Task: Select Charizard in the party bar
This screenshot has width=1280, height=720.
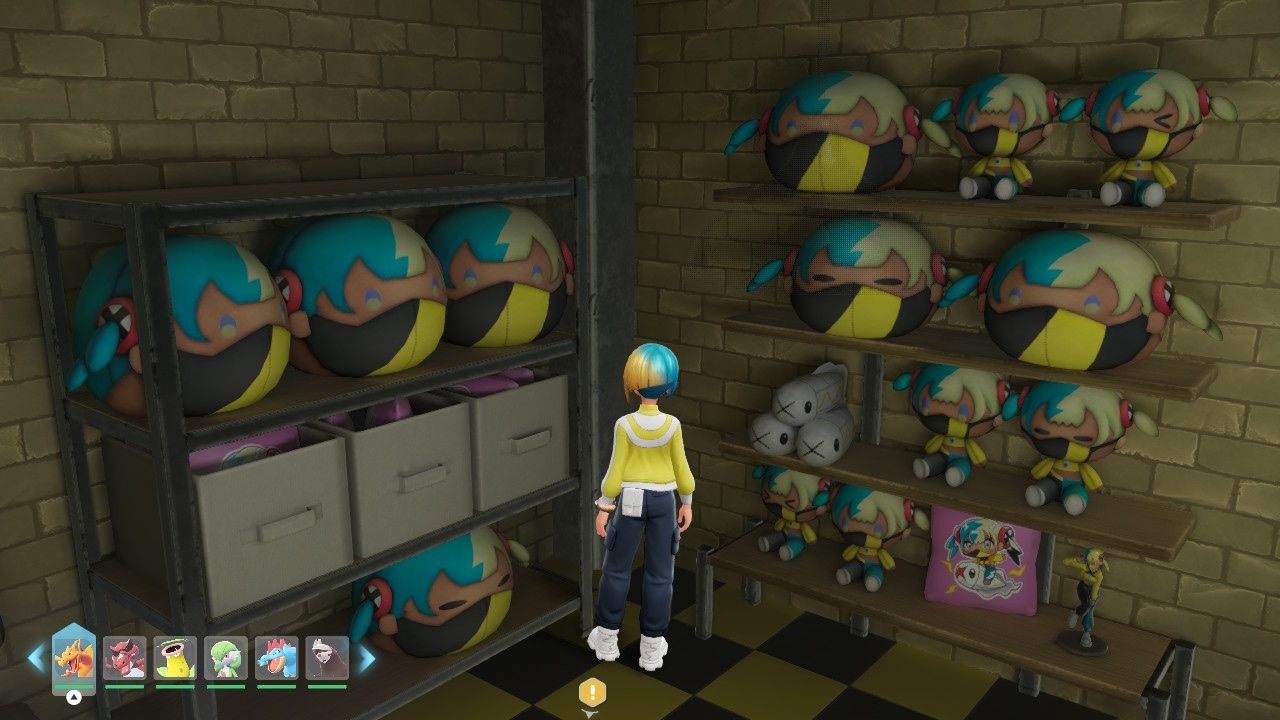Action: pos(74,659)
